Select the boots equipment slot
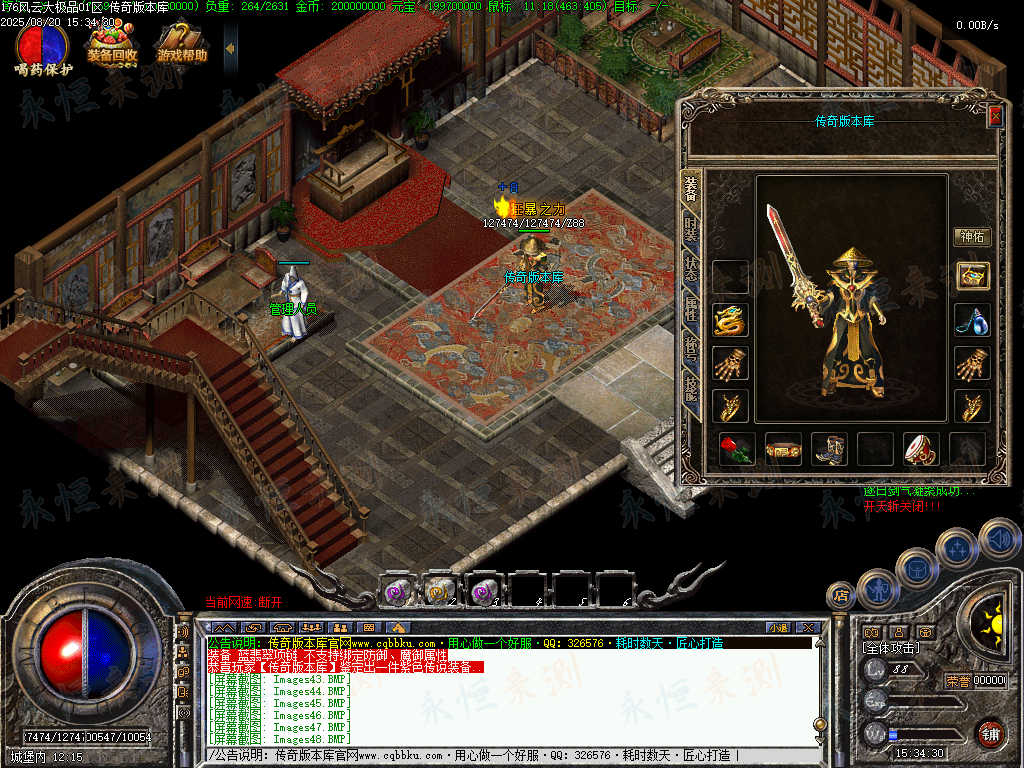The width and height of the screenshot is (1024, 768). 829,449
